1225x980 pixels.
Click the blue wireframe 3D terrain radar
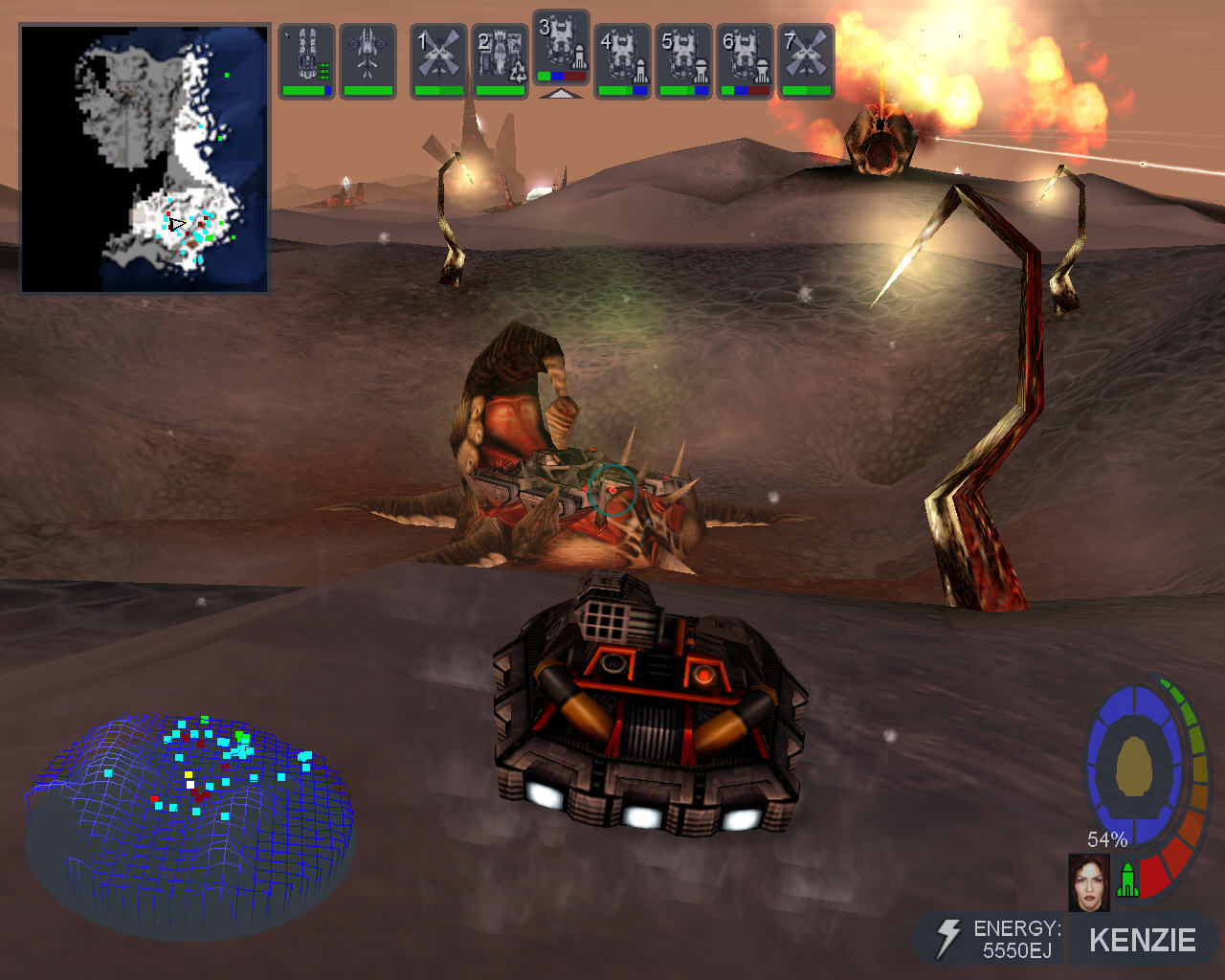click(x=189, y=818)
